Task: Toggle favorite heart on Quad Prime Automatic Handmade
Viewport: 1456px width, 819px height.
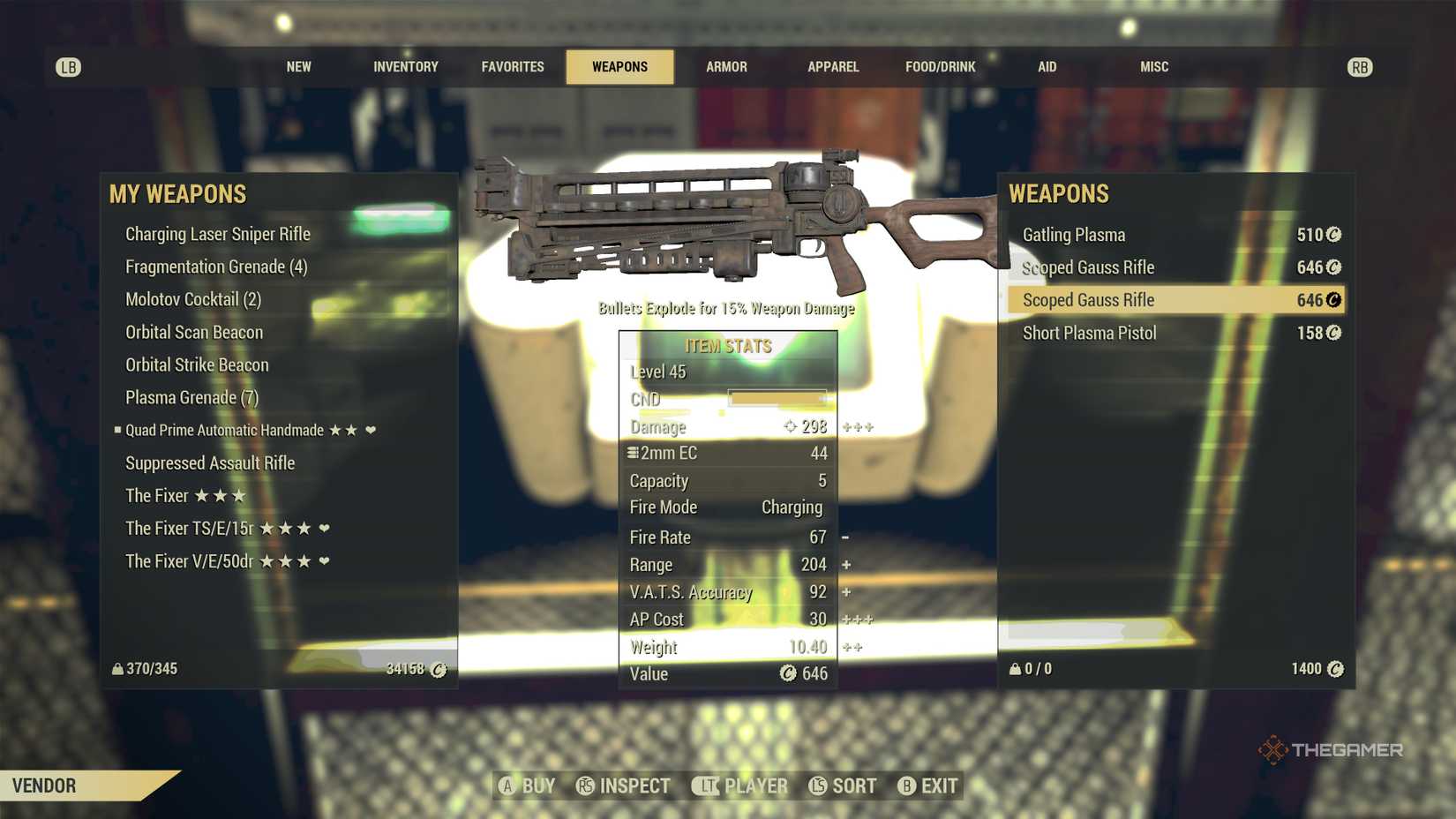Action: [371, 430]
